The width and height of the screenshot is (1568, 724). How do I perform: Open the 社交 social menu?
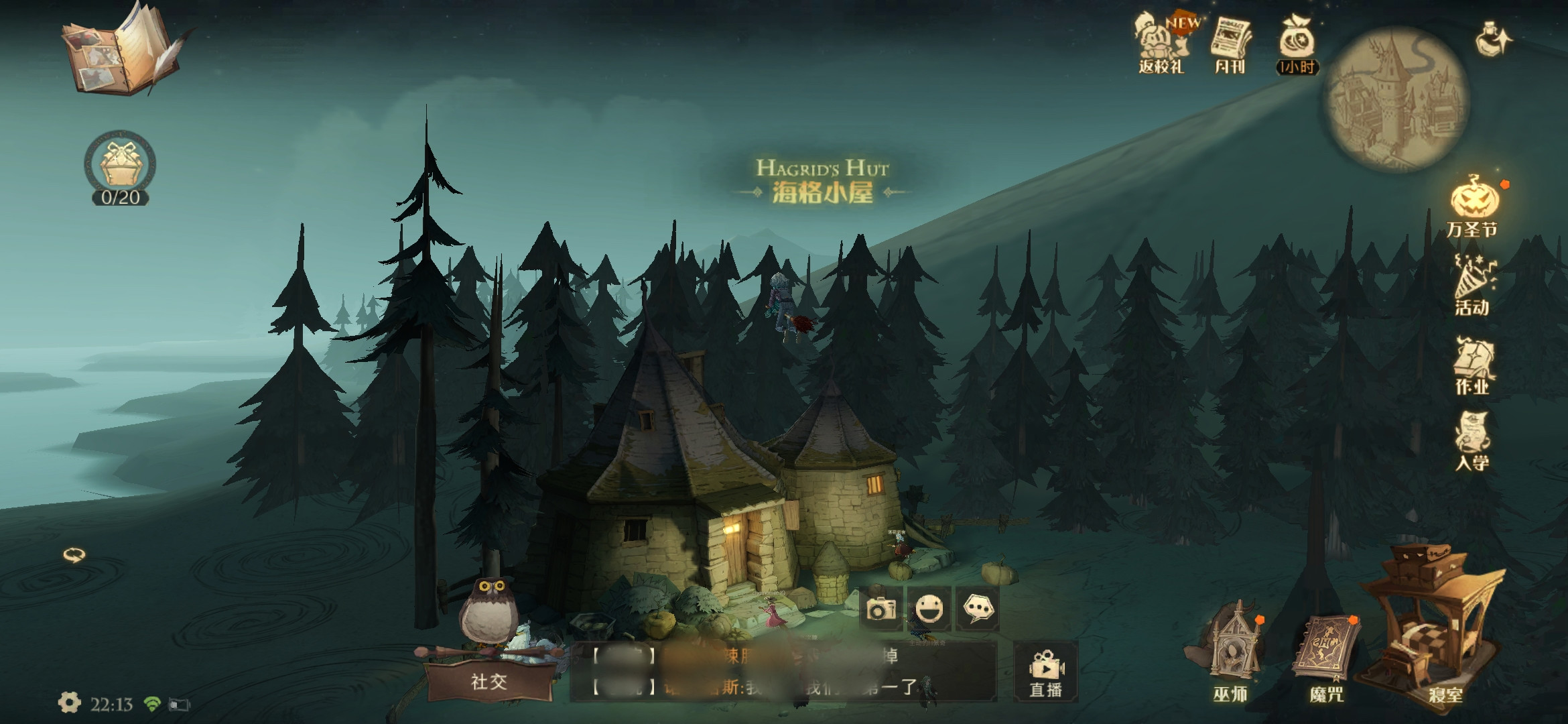point(489,681)
